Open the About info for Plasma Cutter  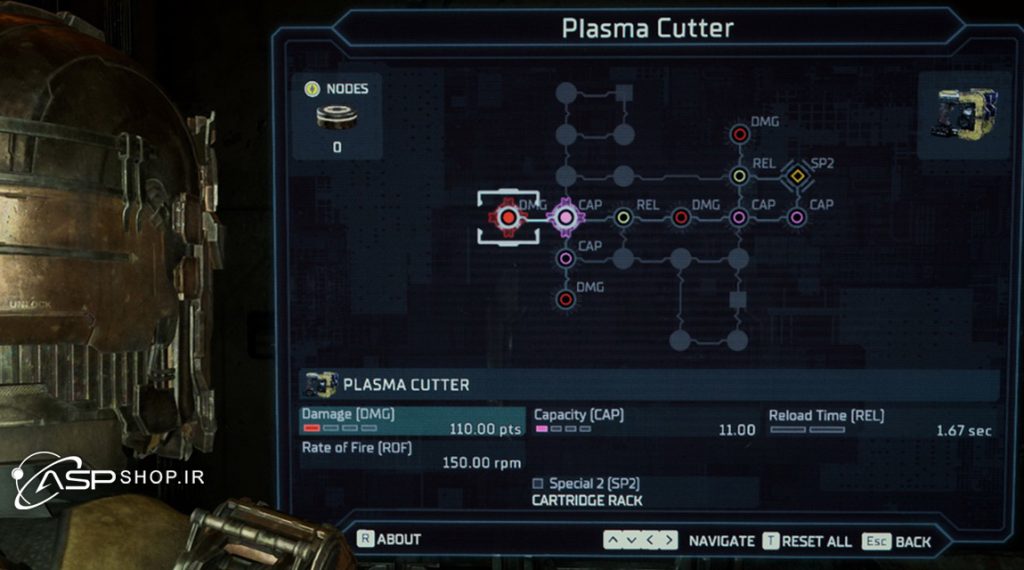(390, 539)
